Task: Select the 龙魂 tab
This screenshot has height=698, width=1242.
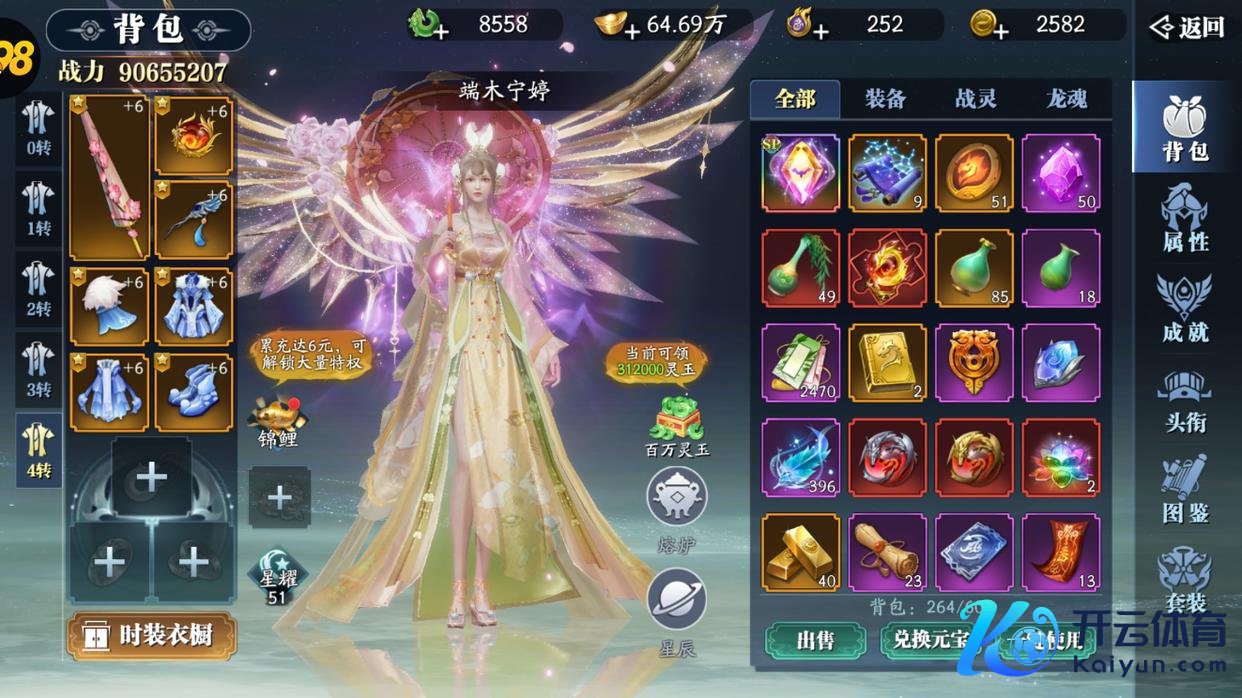Action: click(x=1066, y=99)
